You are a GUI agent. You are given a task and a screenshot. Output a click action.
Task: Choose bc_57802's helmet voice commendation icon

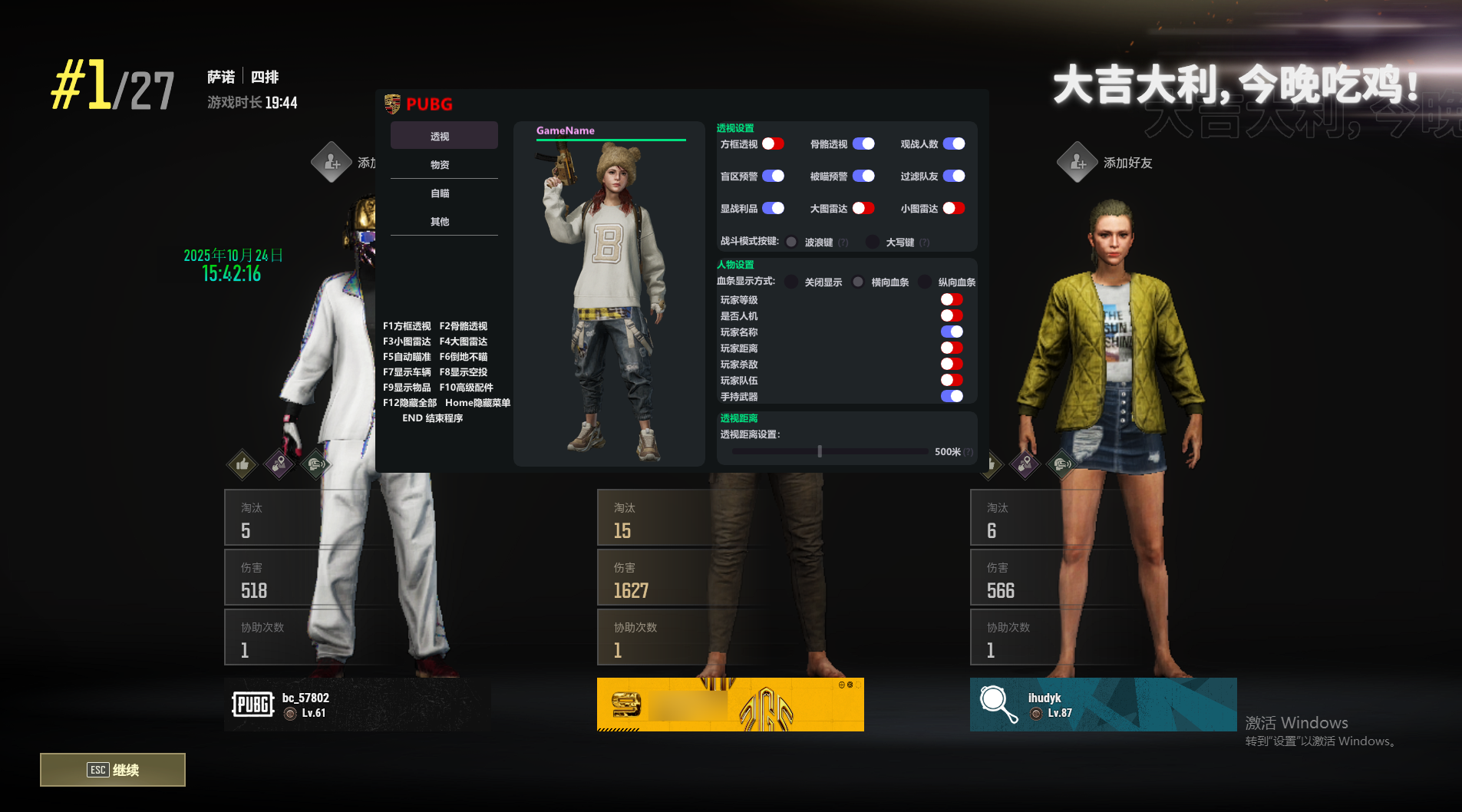click(x=315, y=464)
